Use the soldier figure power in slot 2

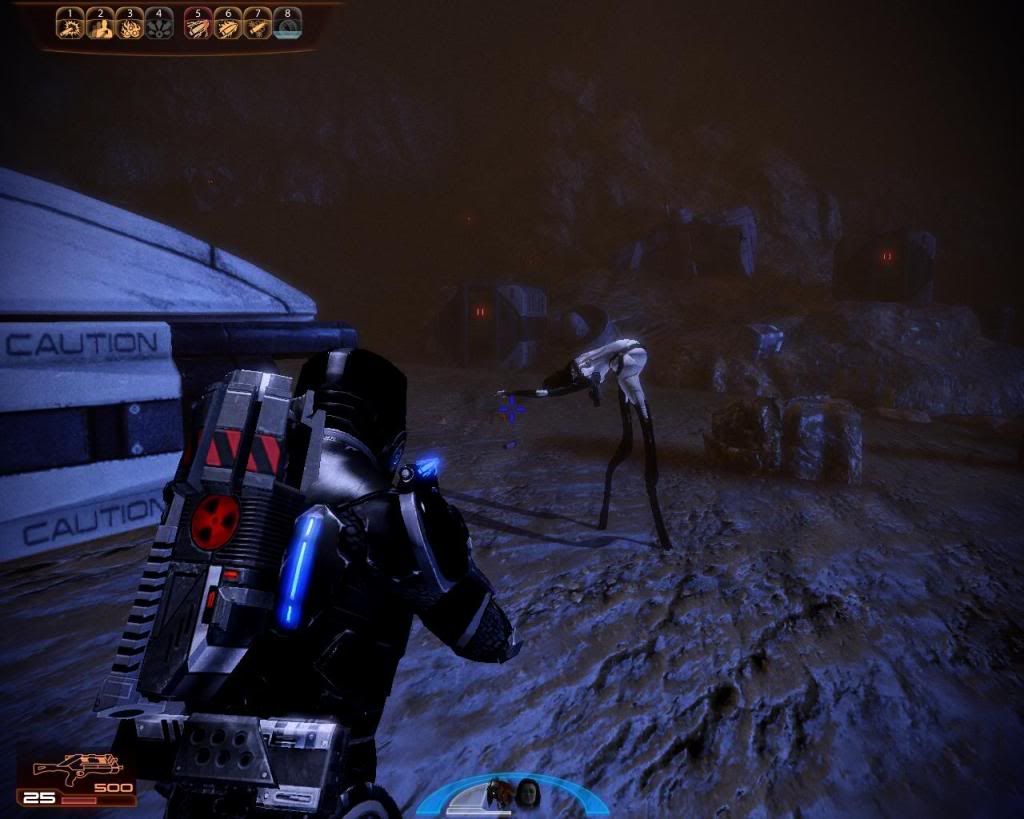(x=100, y=24)
